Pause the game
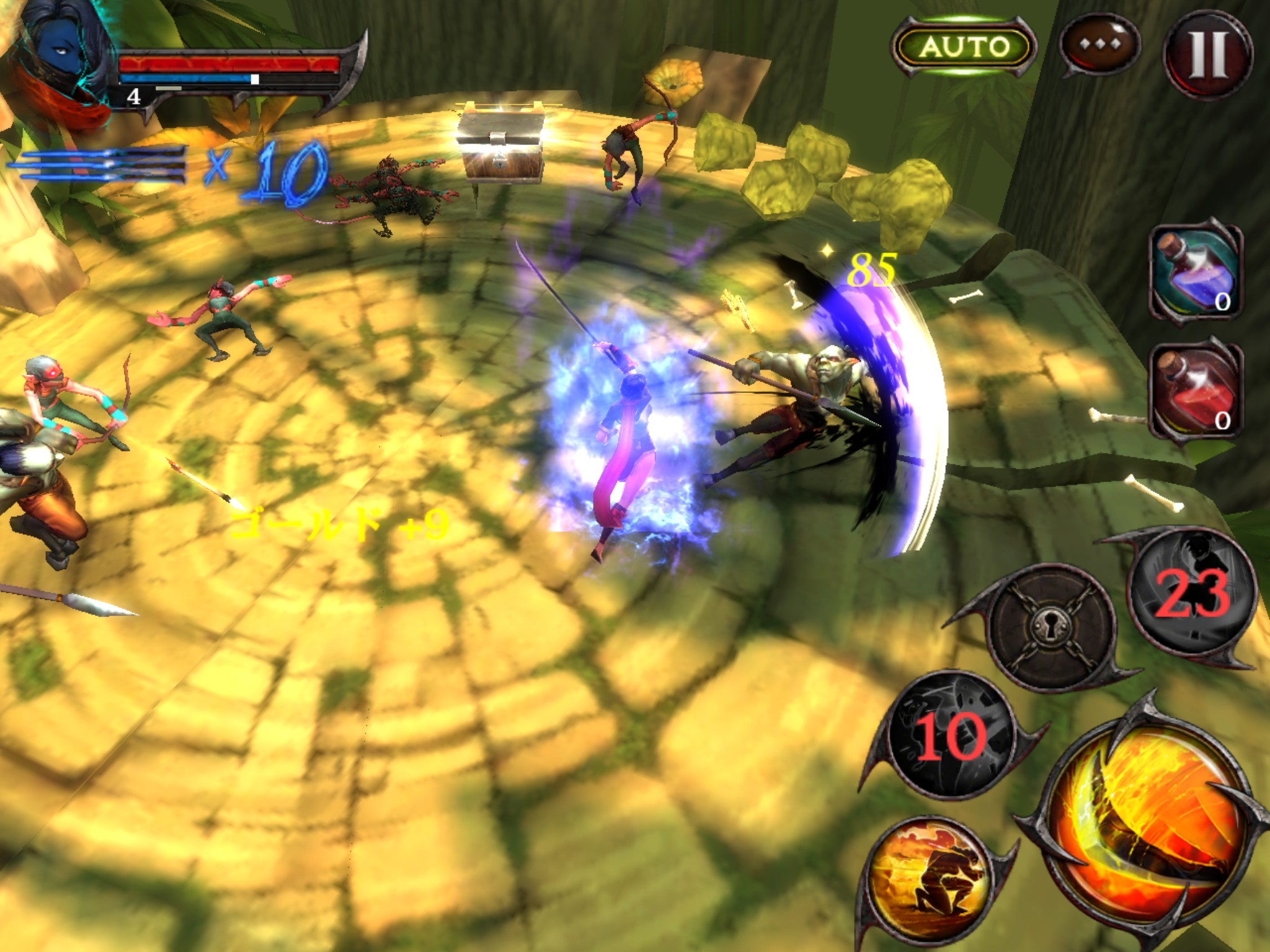 pyautogui.click(x=1207, y=53)
